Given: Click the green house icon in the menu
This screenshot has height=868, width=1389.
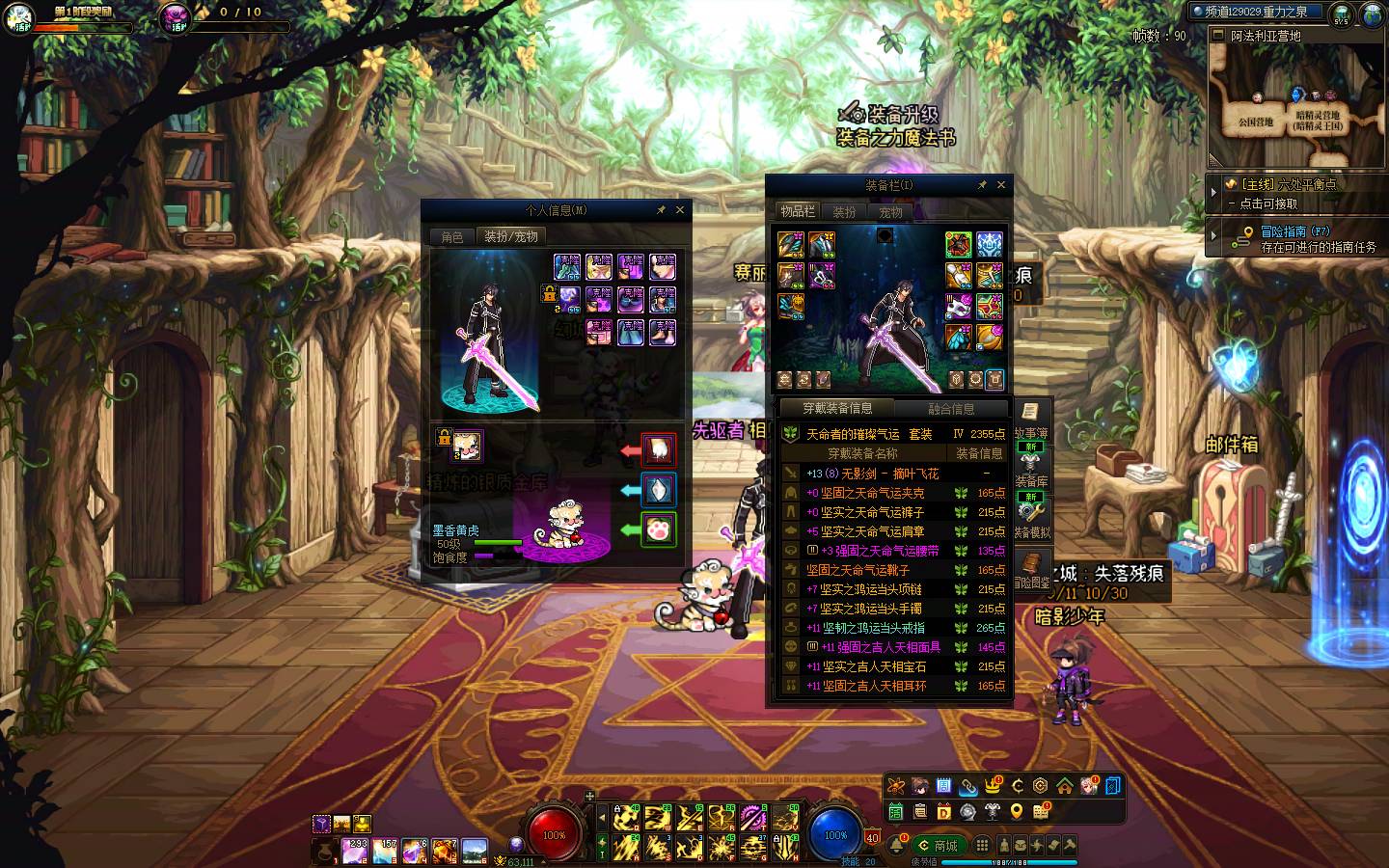Looking at the screenshot, I should coord(1064,786).
